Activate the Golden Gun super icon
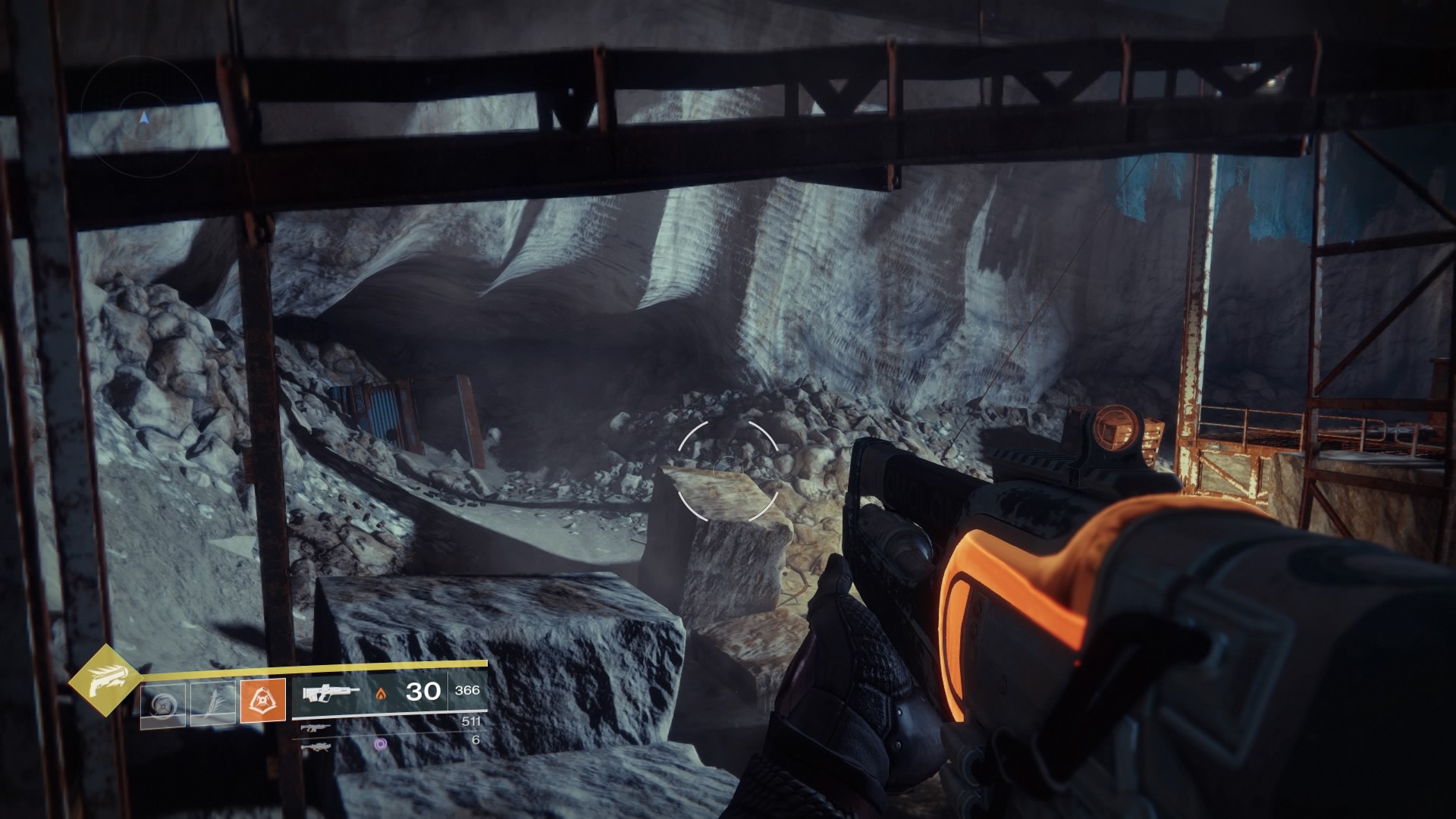 (x=105, y=681)
